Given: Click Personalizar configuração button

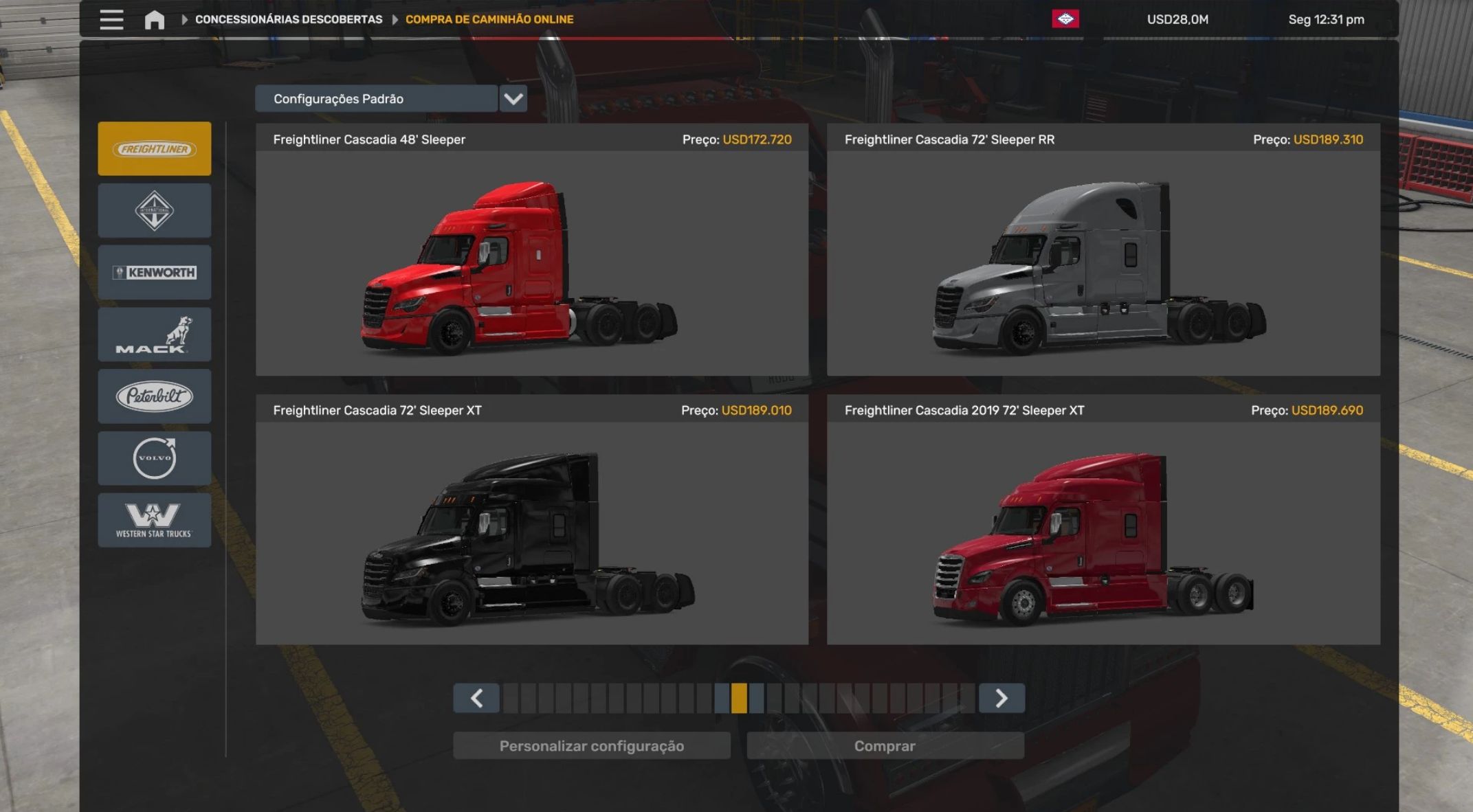Looking at the screenshot, I should [592, 746].
